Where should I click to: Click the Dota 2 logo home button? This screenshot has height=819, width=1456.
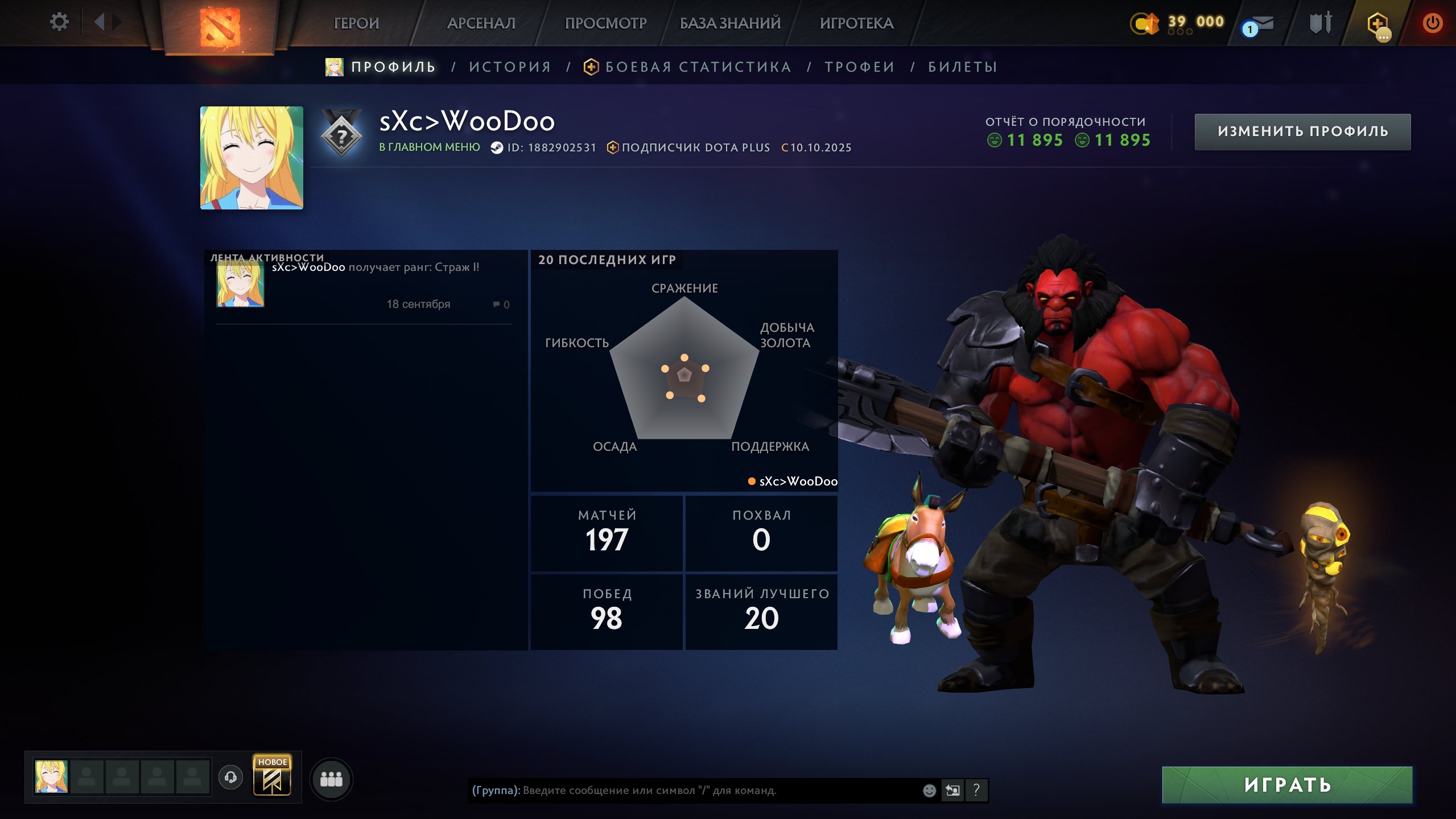220,26
